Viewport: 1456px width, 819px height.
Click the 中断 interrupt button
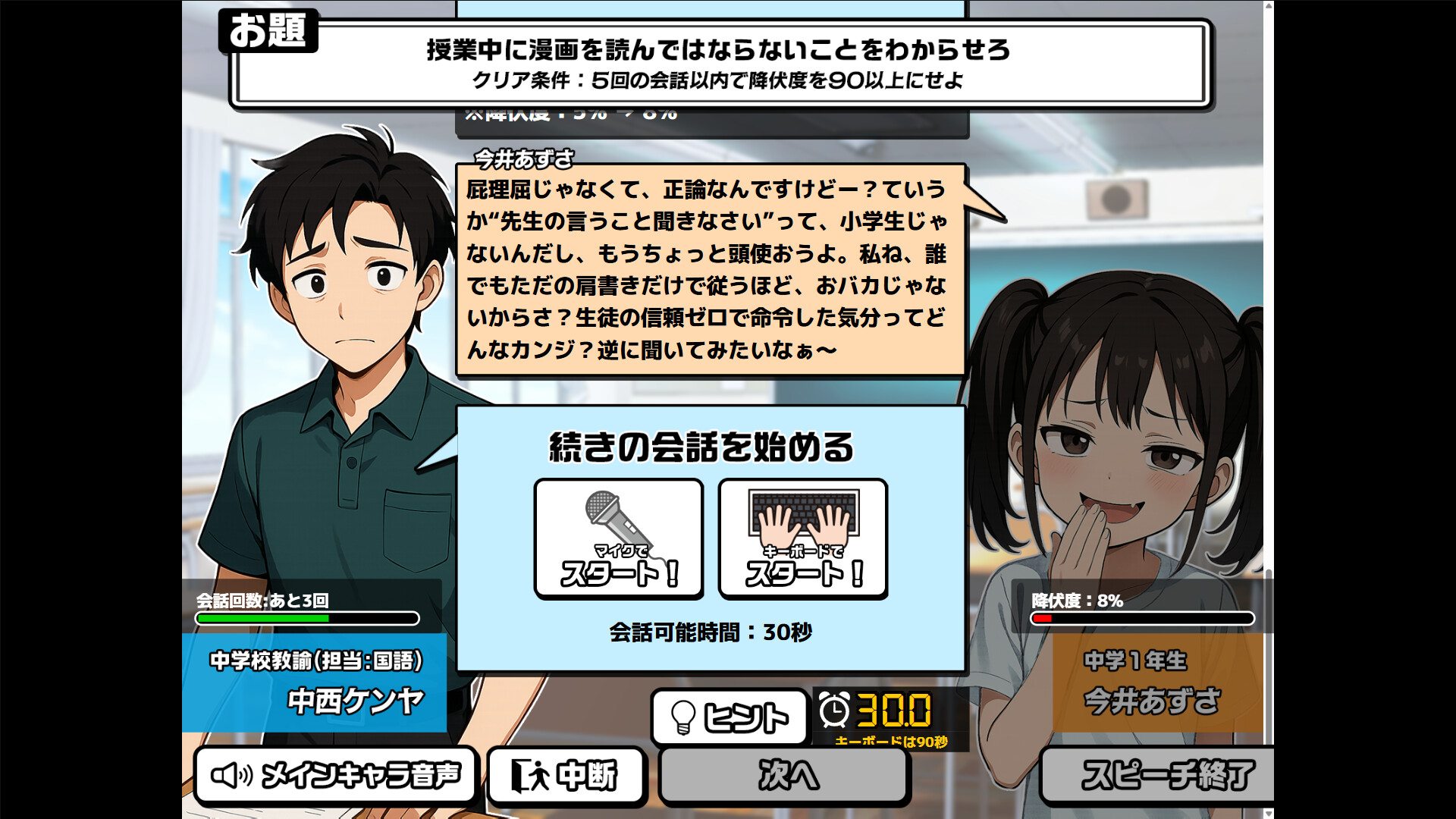[x=568, y=775]
